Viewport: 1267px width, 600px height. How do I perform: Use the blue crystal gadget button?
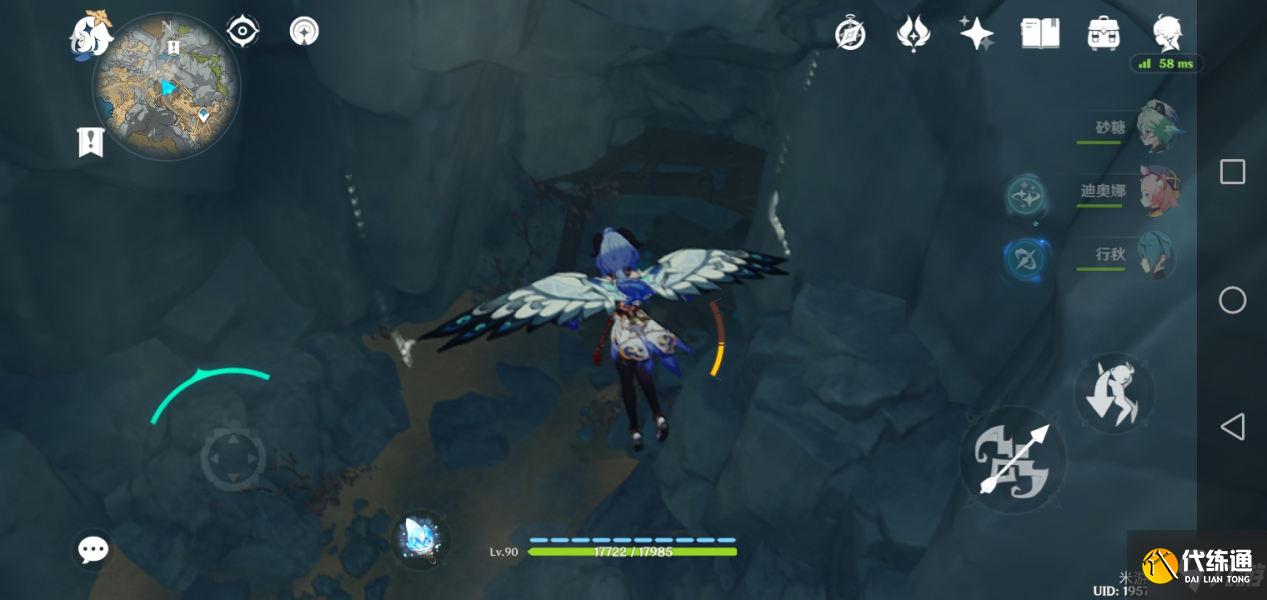click(418, 539)
